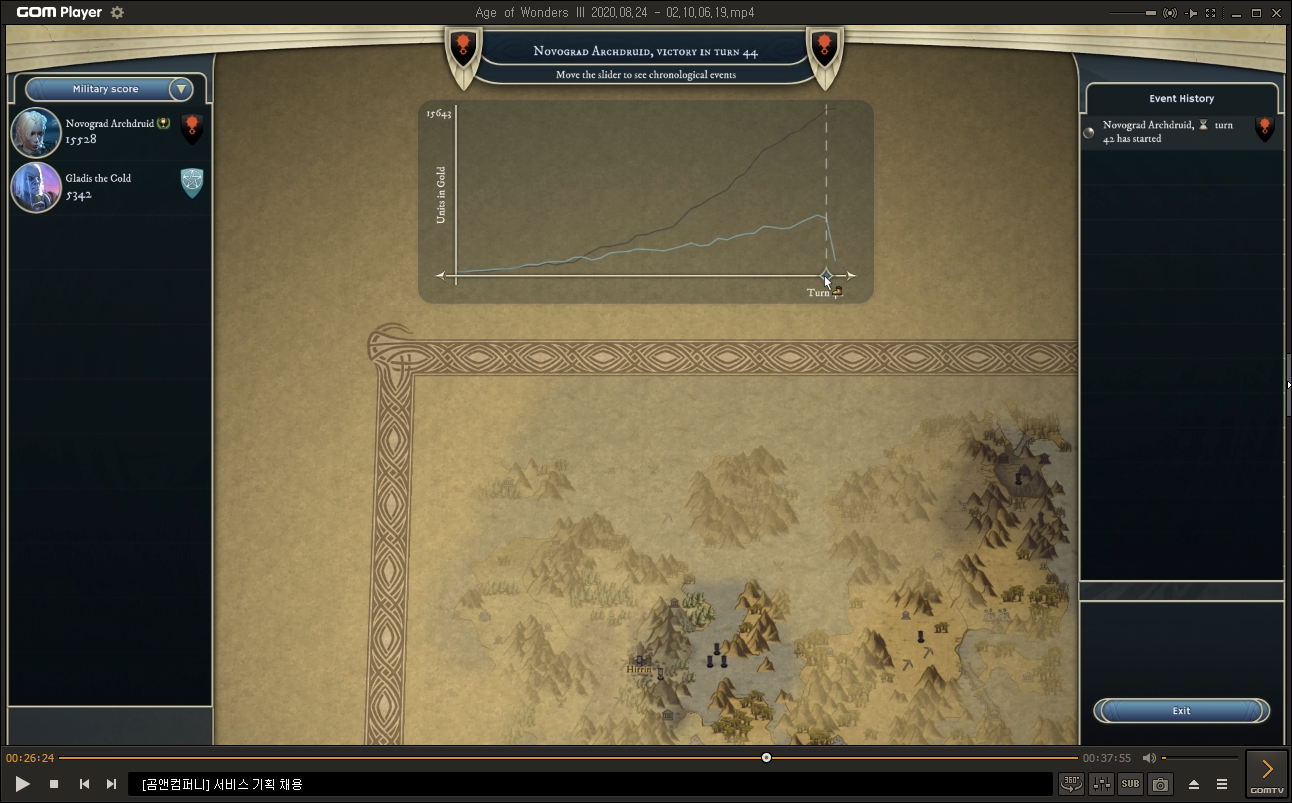Step the timeline forward with right arrow
The width and height of the screenshot is (1292, 803).
(x=850, y=275)
